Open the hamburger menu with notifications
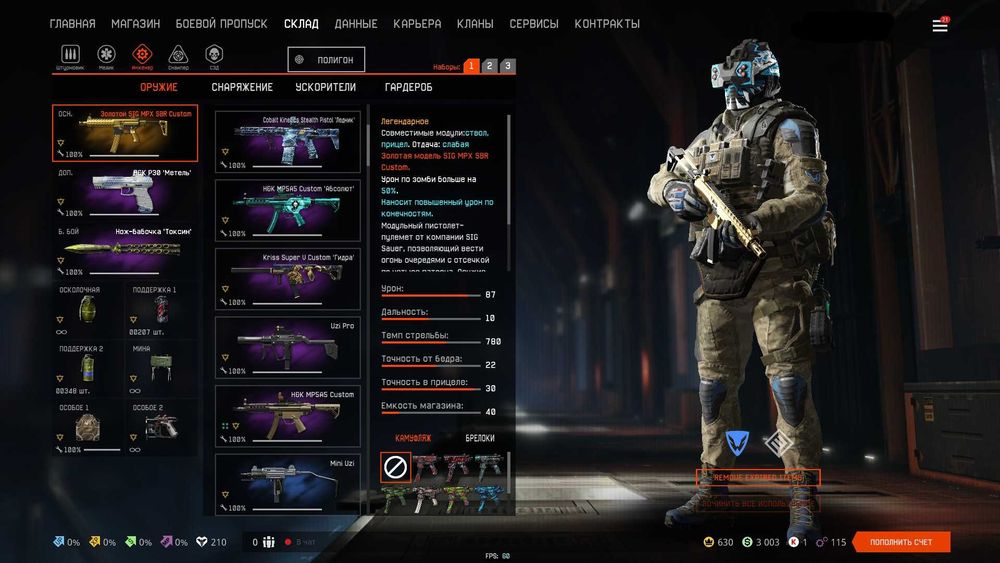 940,25
